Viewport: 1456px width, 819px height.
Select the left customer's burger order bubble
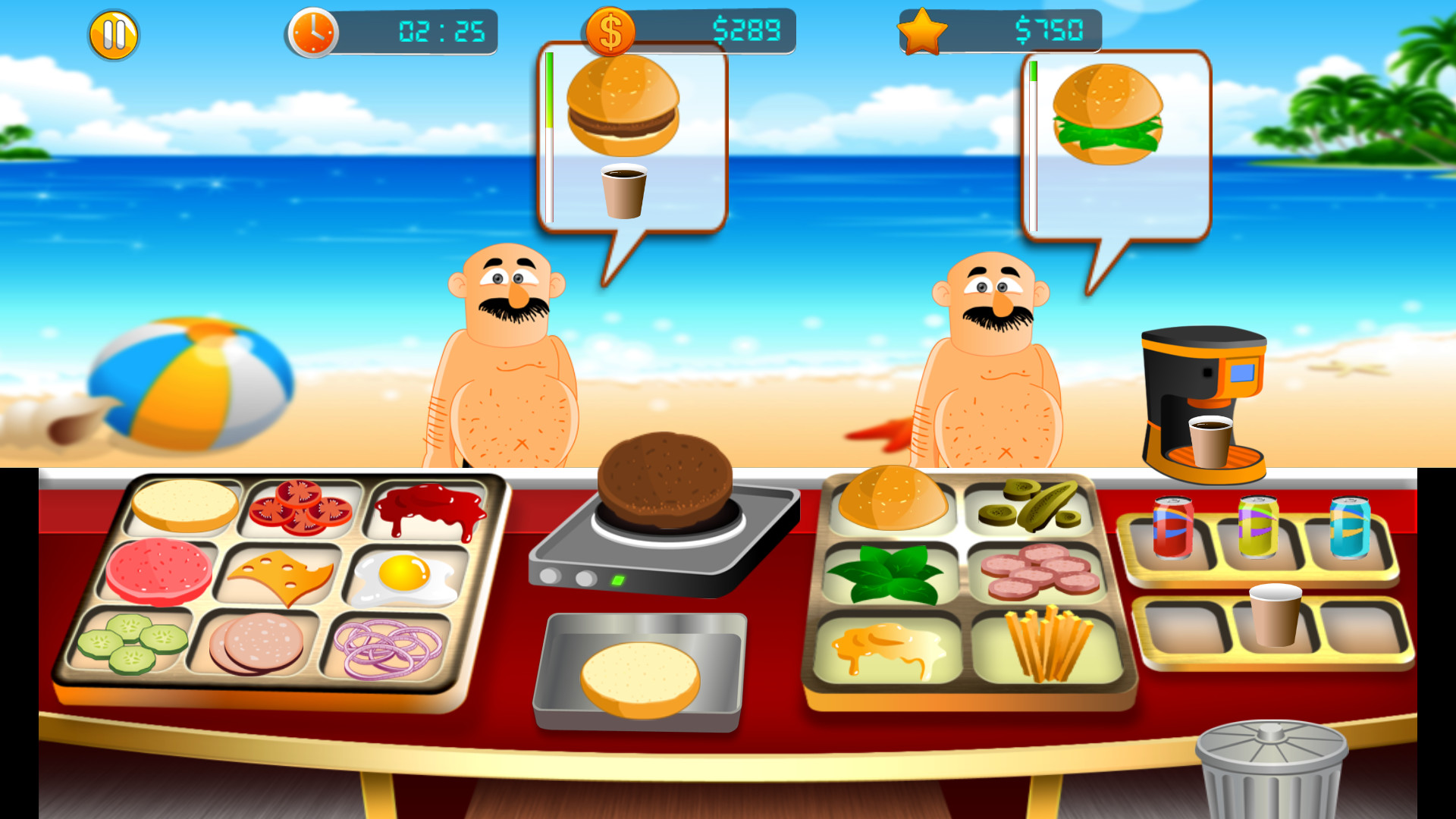pos(629,114)
